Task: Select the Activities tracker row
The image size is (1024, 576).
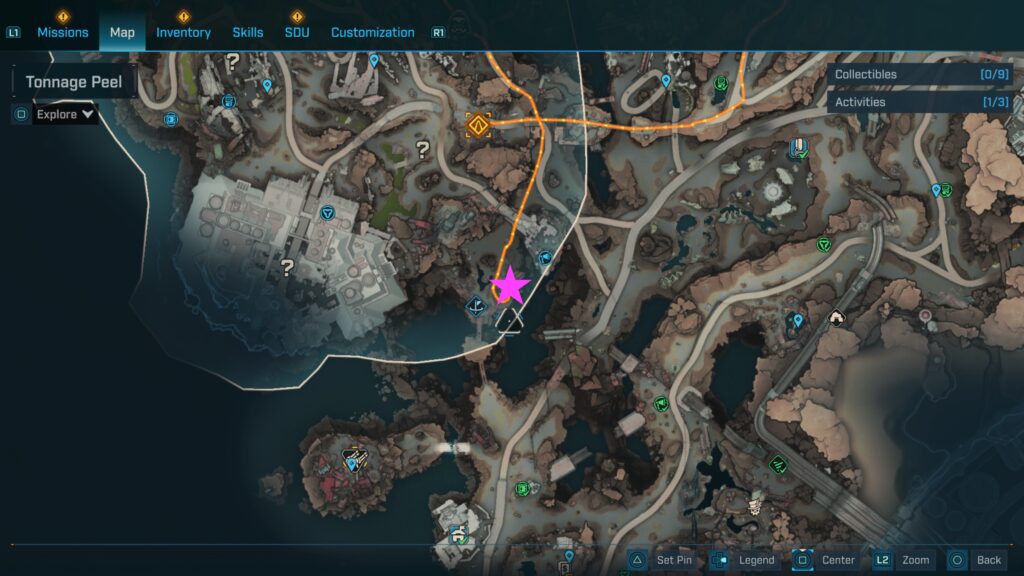Action: pyautogui.click(x=922, y=102)
